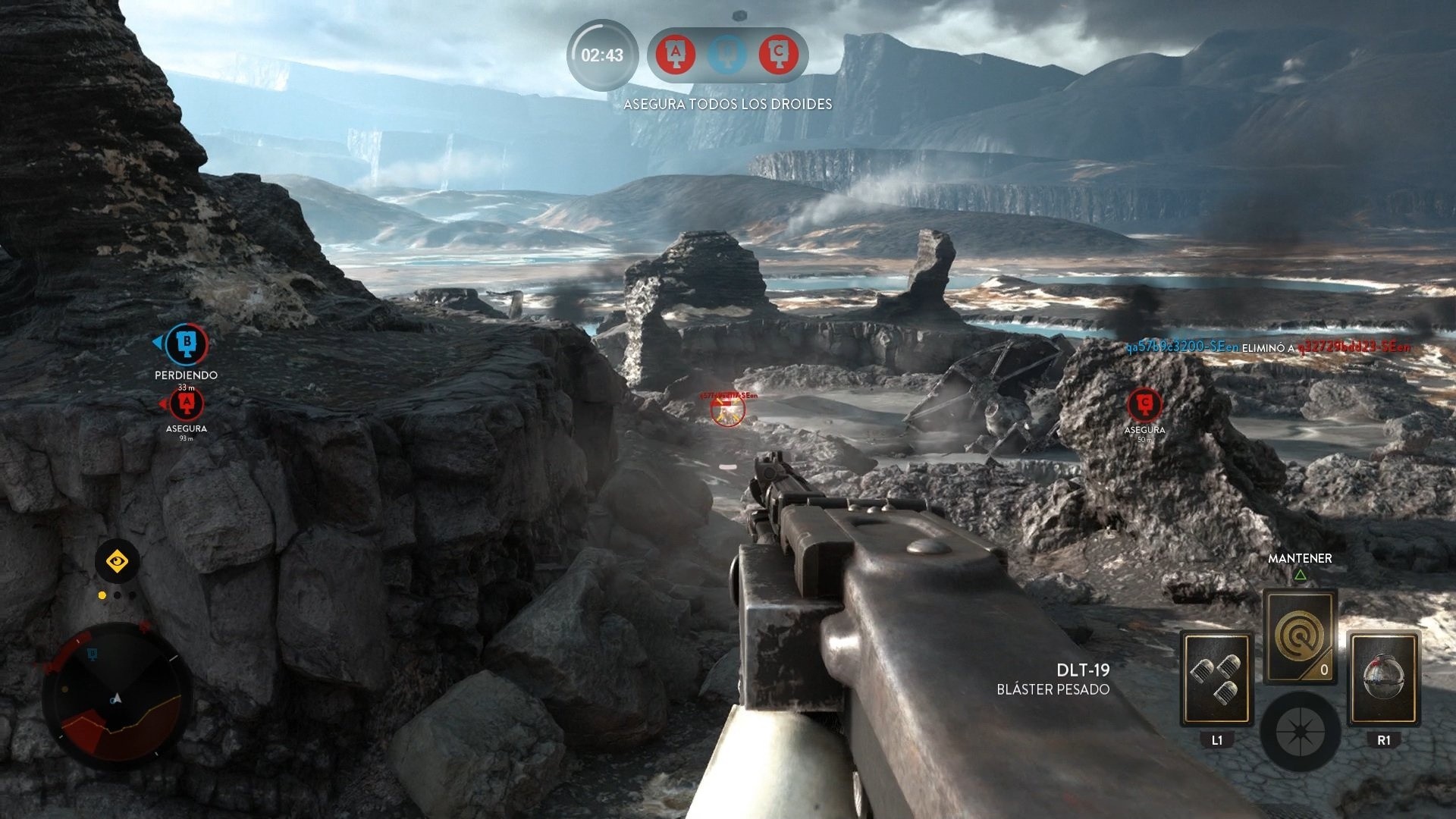Expand the round match timer showing 02:43

coord(603,55)
